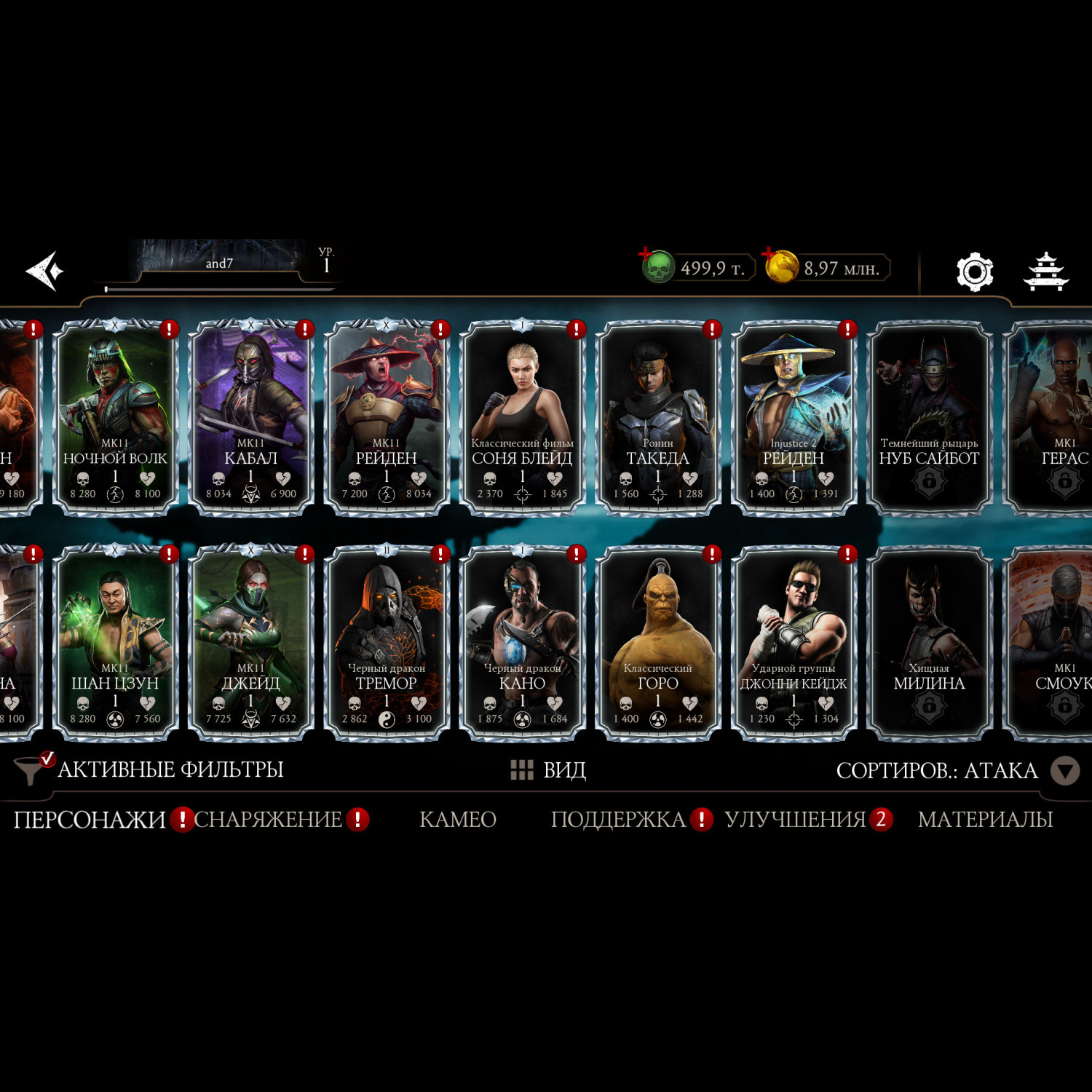
Task: Choose the MK11 Рейден card
Action: 386,418
